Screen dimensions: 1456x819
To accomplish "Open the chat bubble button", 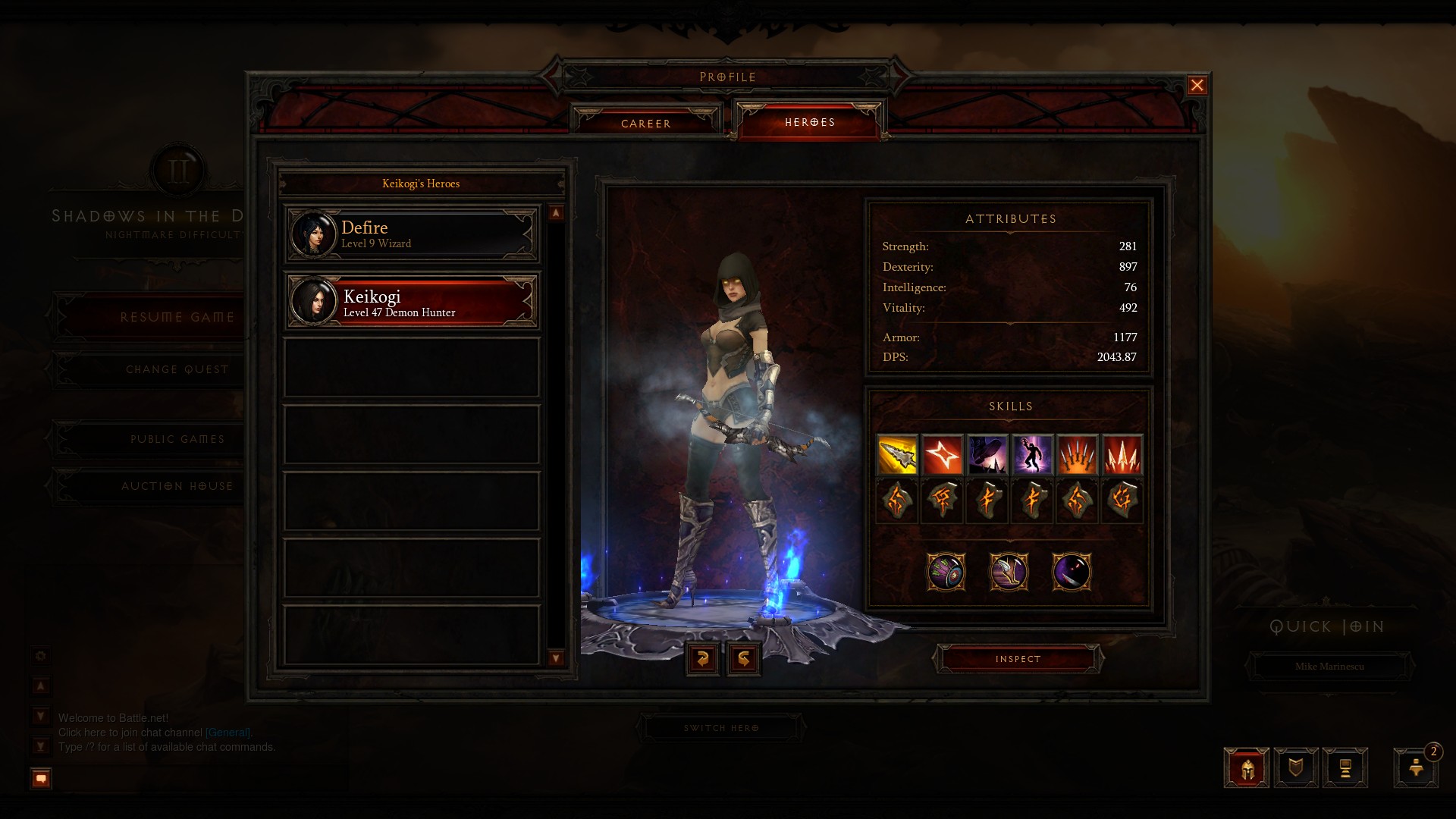I will (x=41, y=778).
